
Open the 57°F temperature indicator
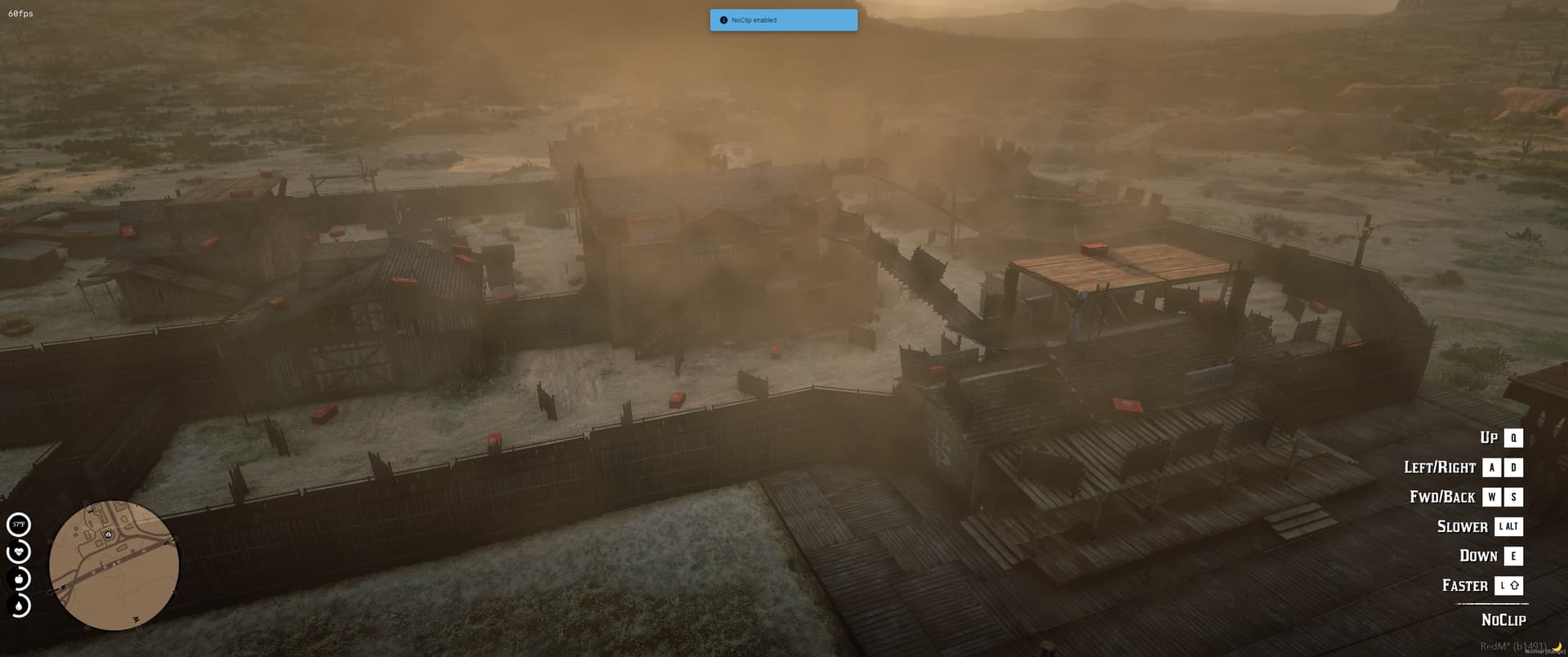point(19,524)
